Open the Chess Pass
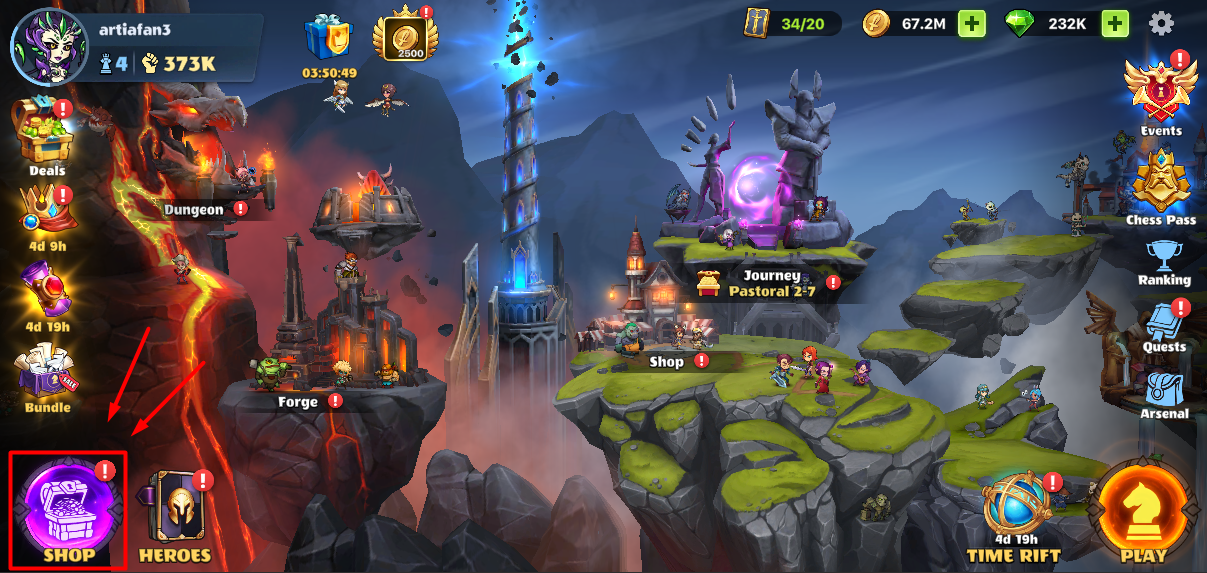The image size is (1207, 573). click(x=1160, y=185)
